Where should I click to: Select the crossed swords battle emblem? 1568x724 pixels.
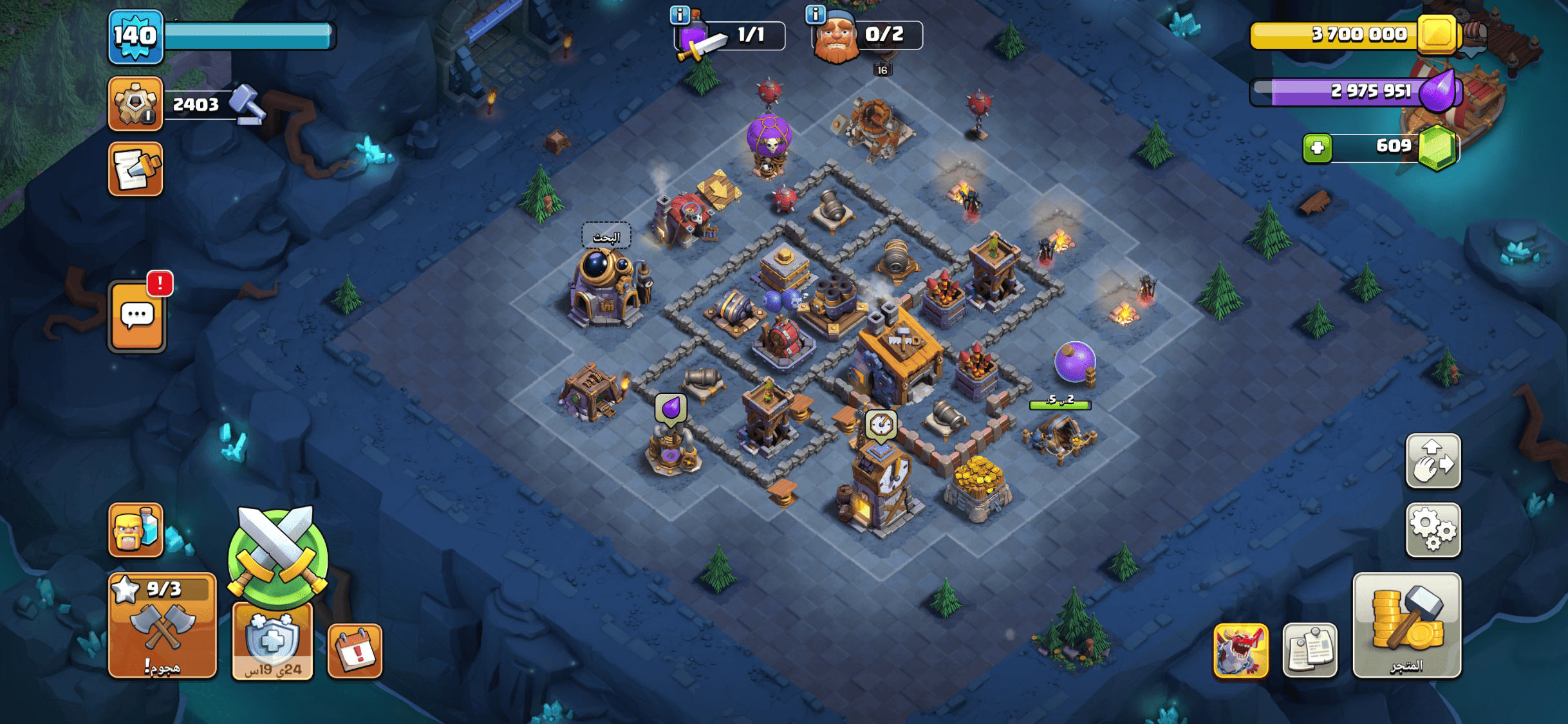click(x=277, y=555)
